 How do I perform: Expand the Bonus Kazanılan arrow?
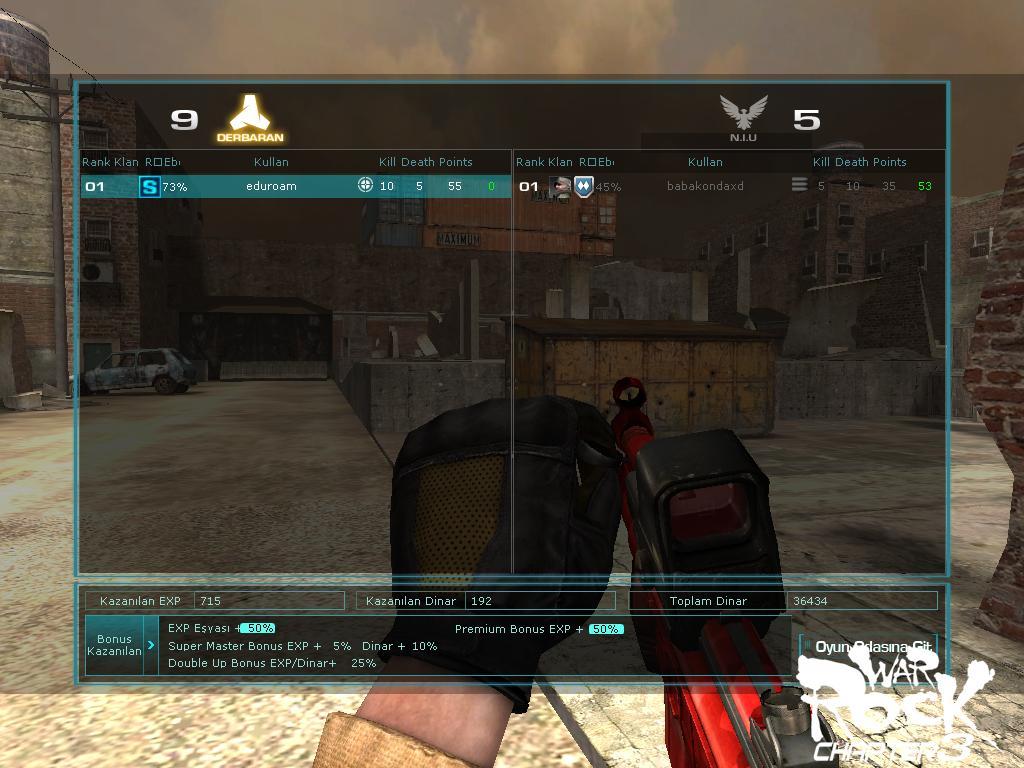[x=151, y=645]
